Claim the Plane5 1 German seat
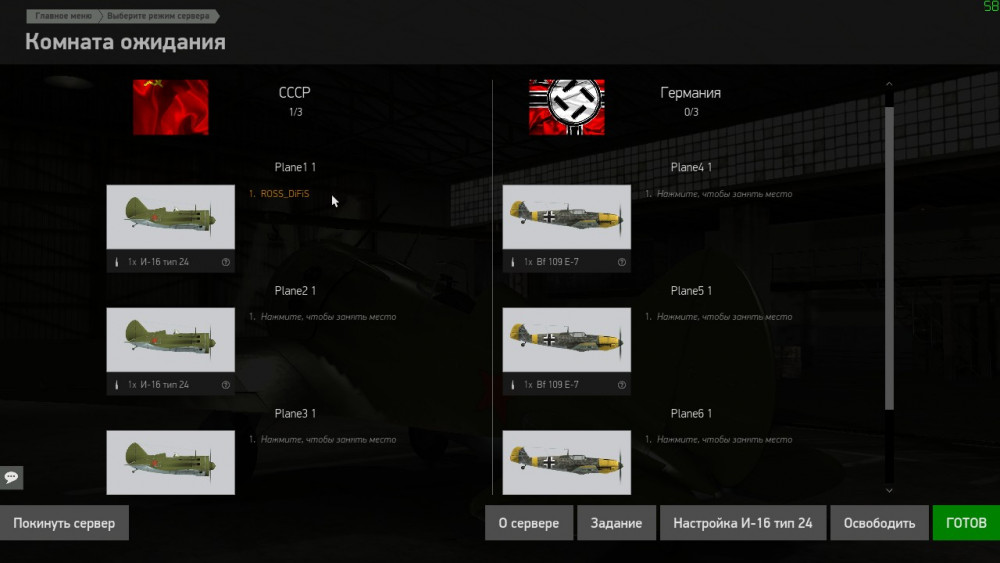The image size is (1000, 563). [724, 317]
